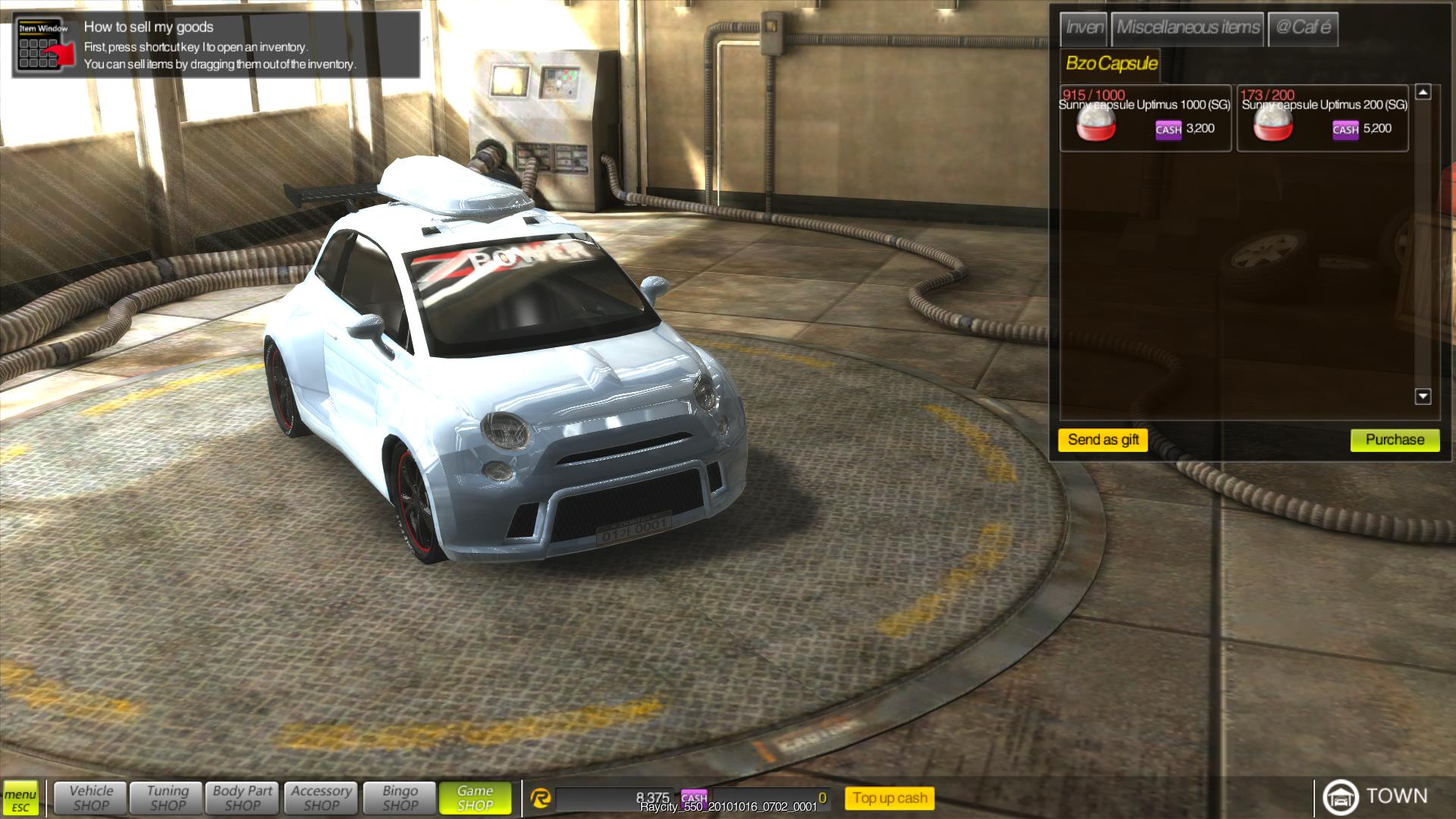Open the Miscellaneous items tab
The width and height of the screenshot is (1456, 819).
tap(1188, 29)
